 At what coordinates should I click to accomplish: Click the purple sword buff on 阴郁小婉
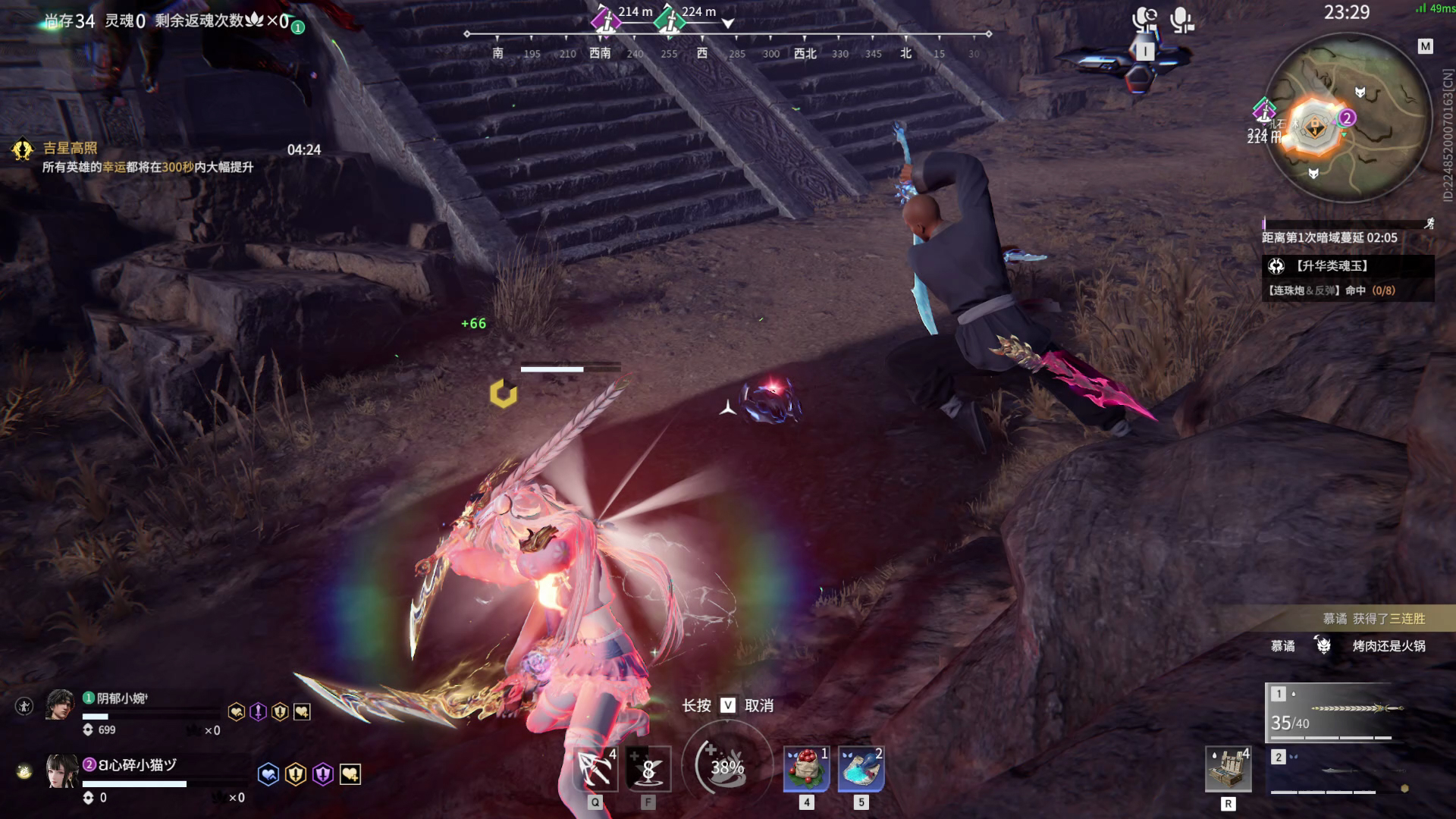pyautogui.click(x=259, y=711)
